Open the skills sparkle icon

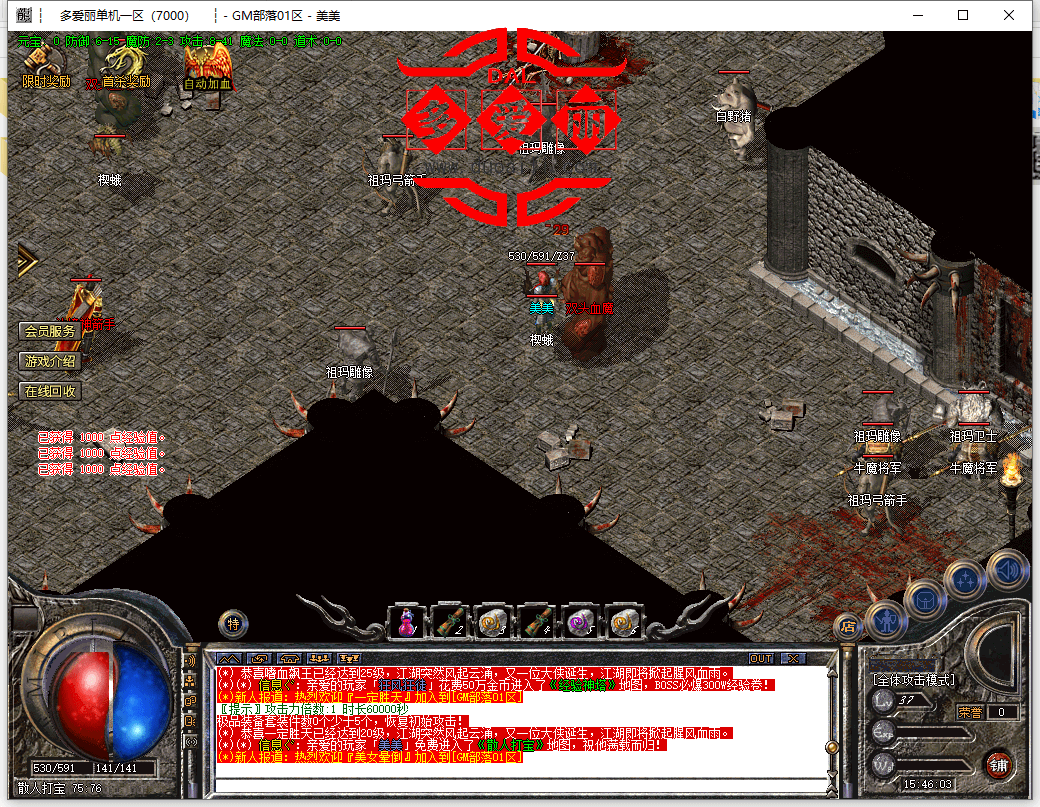966,580
